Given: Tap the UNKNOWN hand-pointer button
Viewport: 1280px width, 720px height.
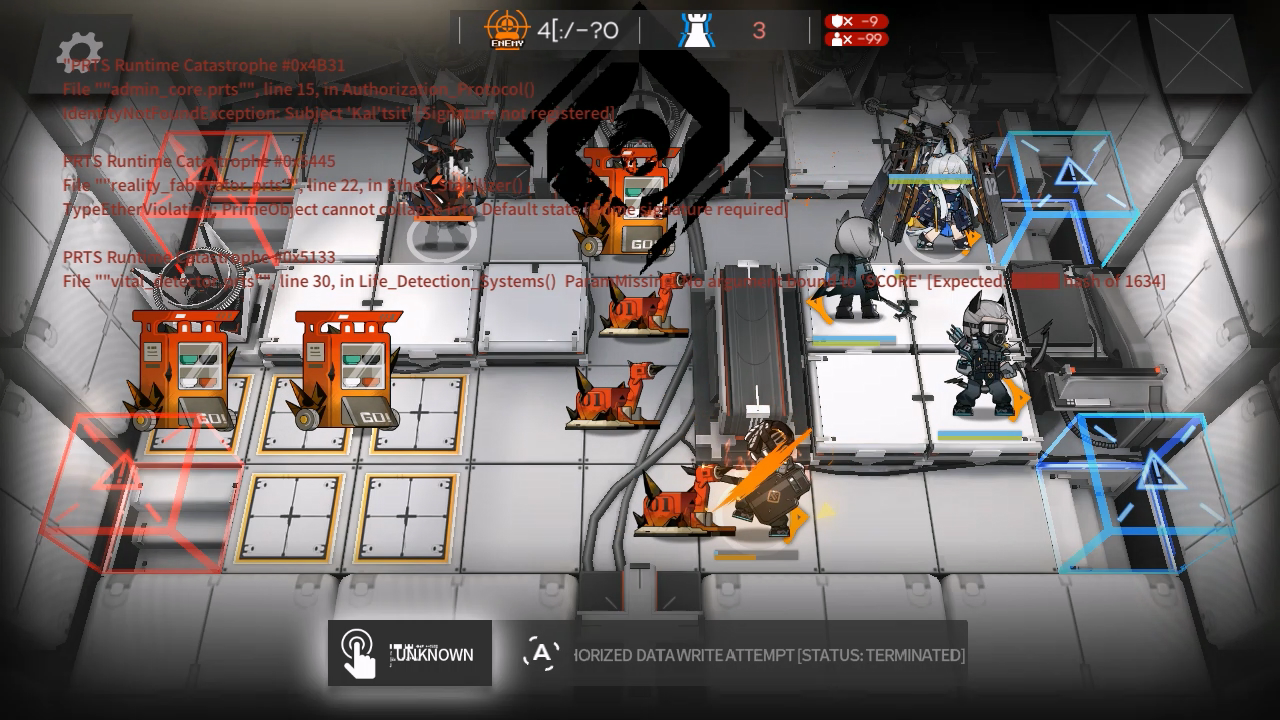Looking at the screenshot, I should pyautogui.click(x=410, y=654).
